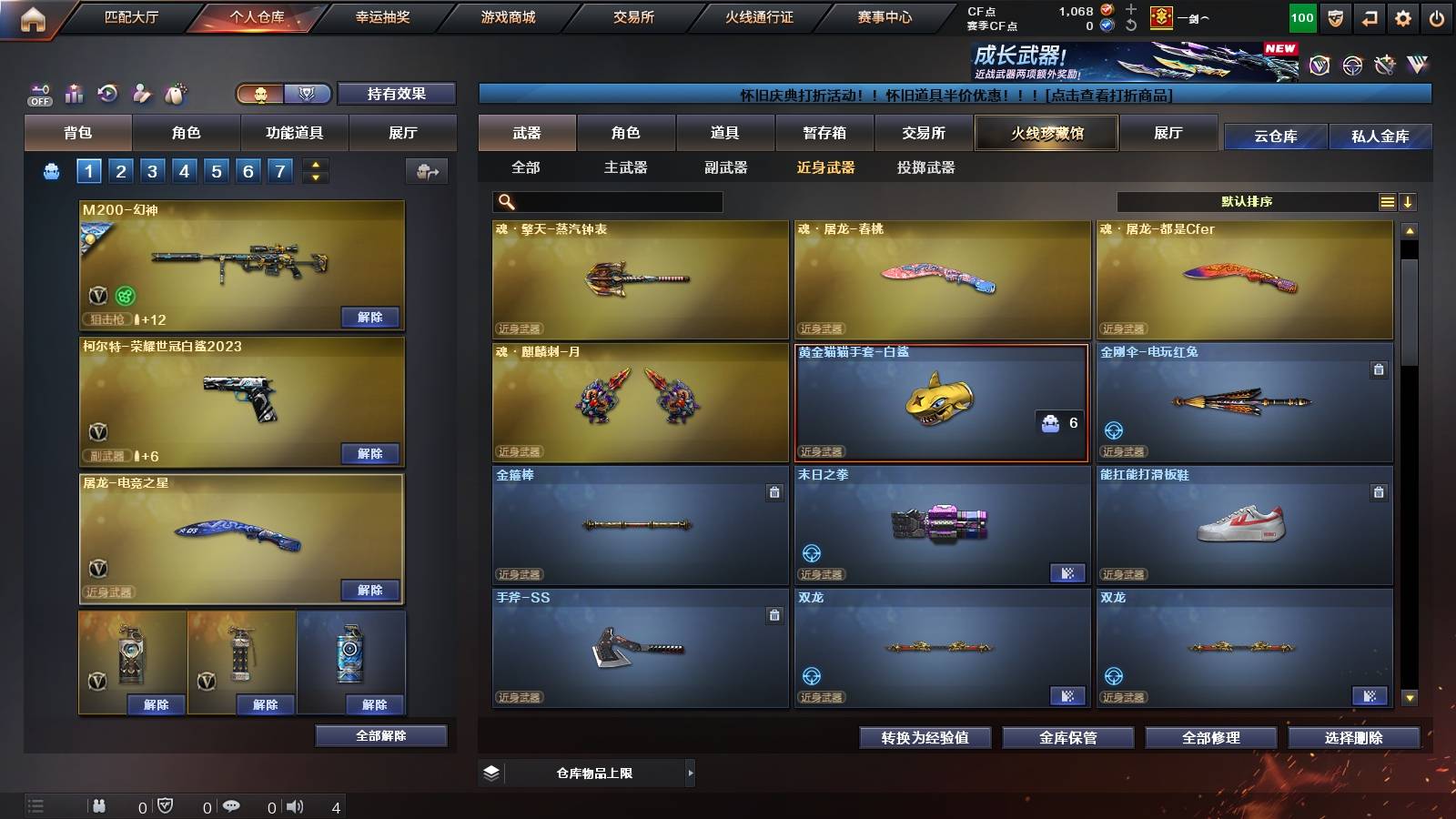Switch the view toggle to the trophy mode
The image size is (1456, 819).
coord(308,94)
